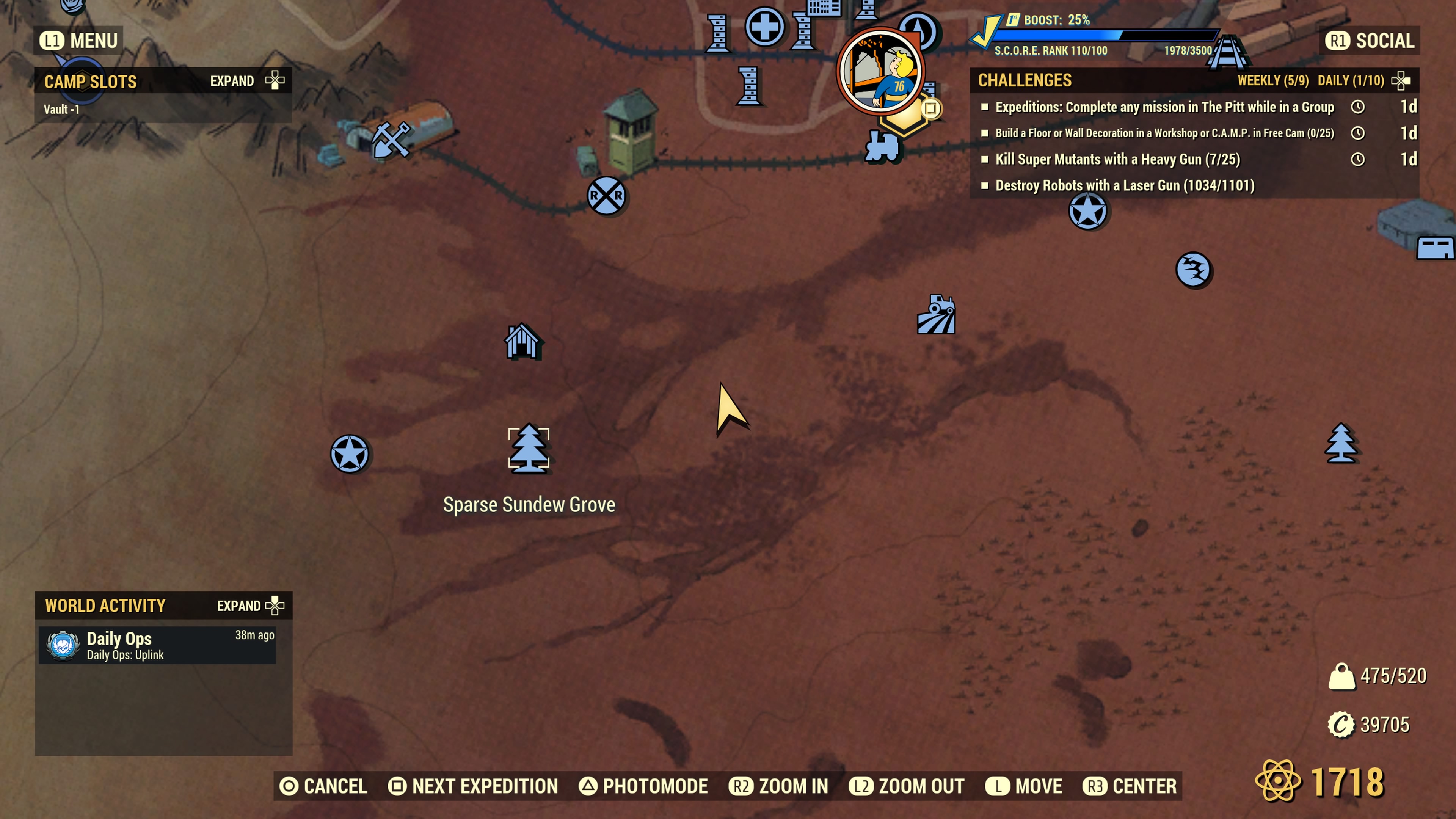Check the Build a Floor or Wall Decoration challenge

tap(985, 133)
